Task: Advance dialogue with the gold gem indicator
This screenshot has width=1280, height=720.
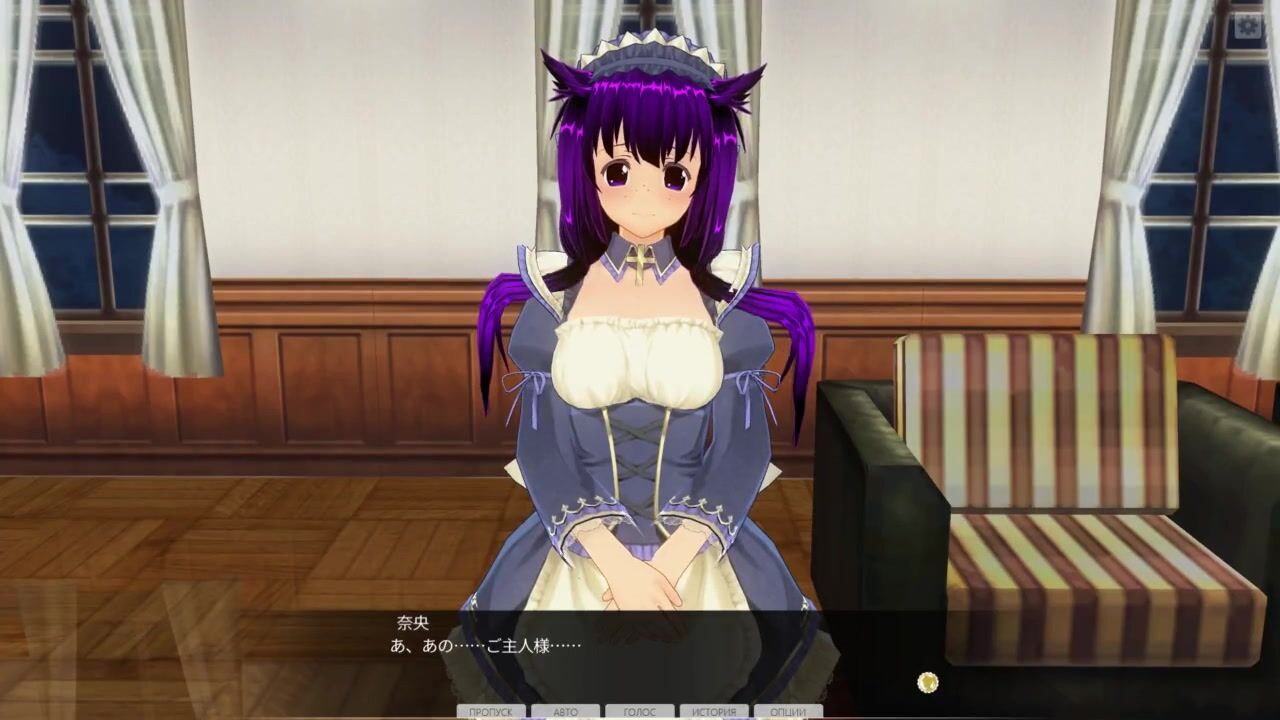Action: coord(928,682)
